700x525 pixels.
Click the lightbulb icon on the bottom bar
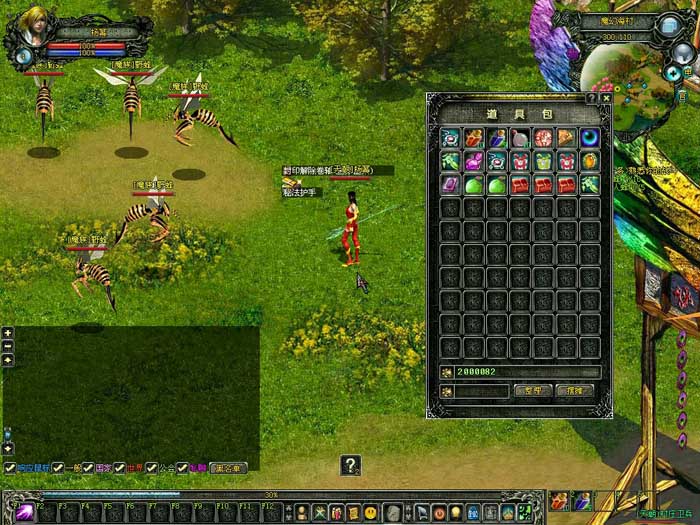pos(457,513)
